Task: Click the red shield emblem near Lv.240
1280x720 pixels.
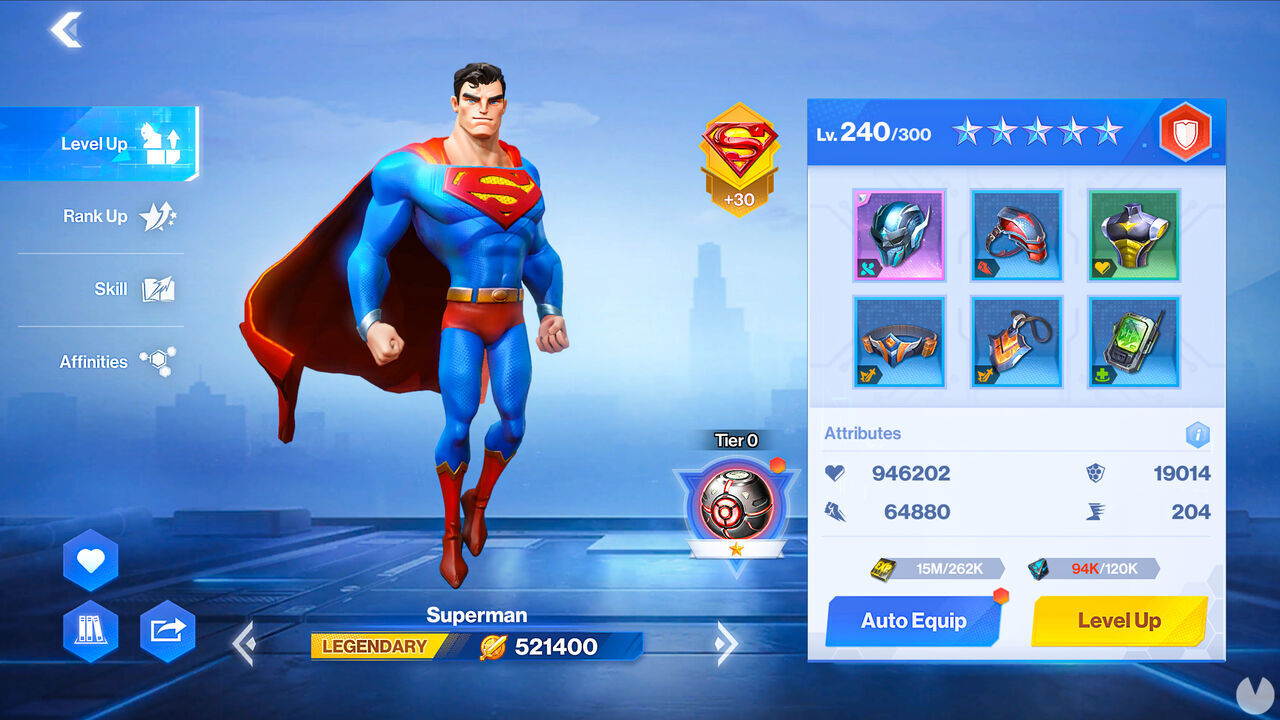Action: 1188,131
